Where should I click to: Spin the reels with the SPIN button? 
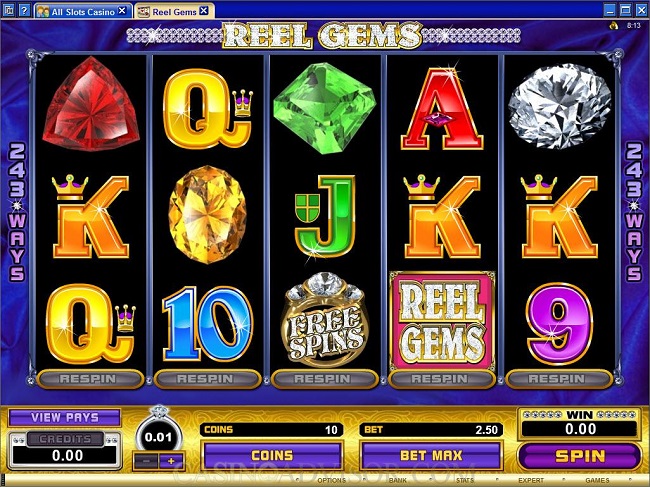[x=581, y=455]
